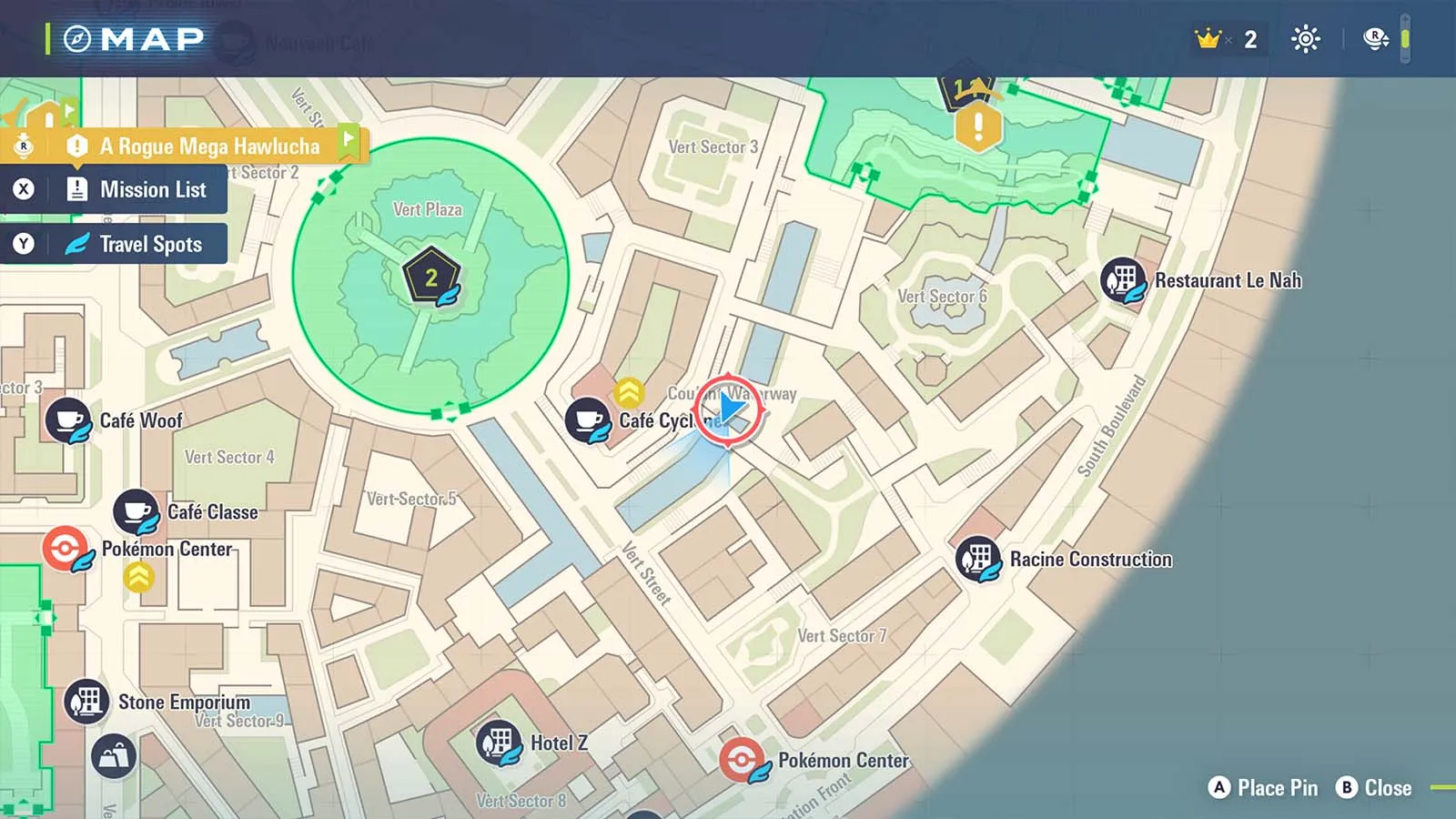Click the sun time-of-day icon
The width and height of the screenshot is (1456, 819).
coord(1305,39)
